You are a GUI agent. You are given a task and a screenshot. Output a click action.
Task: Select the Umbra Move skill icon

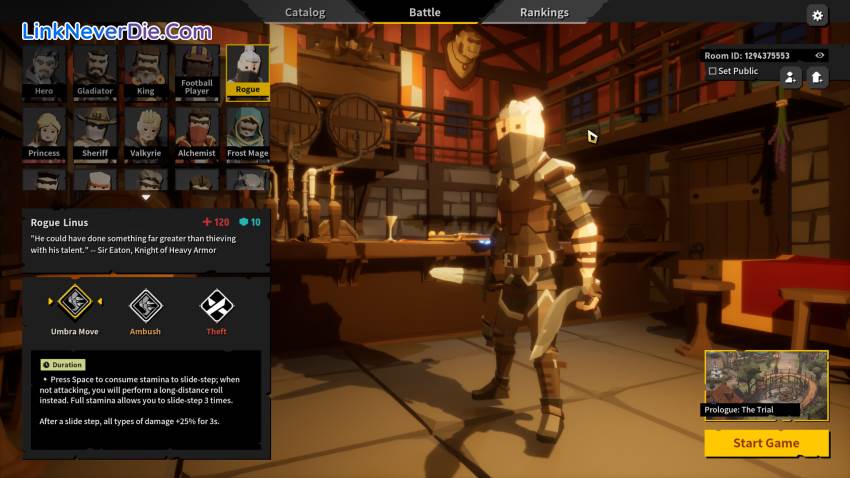click(x=74, y=301)
